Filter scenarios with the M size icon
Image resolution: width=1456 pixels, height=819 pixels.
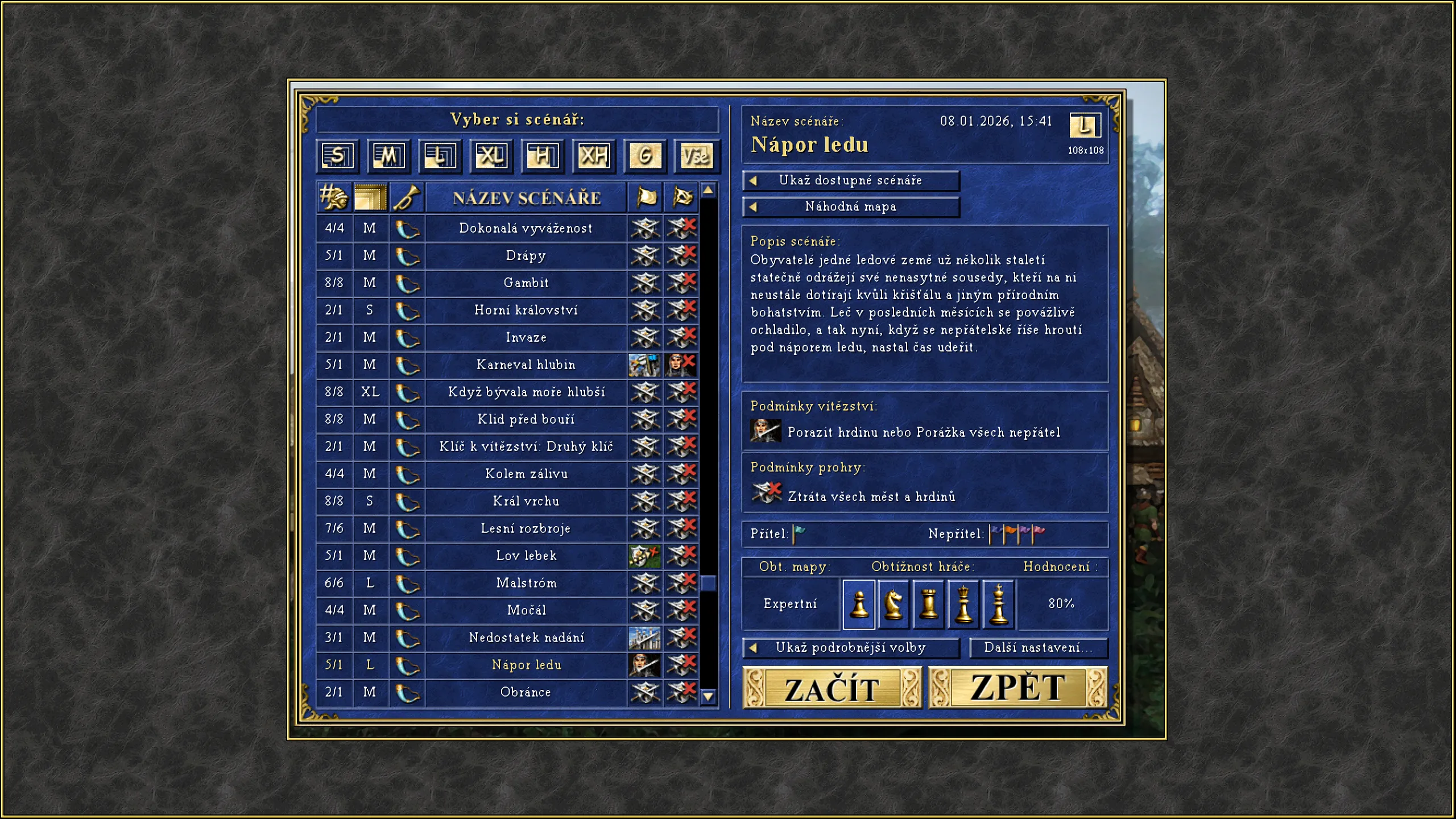388,156
